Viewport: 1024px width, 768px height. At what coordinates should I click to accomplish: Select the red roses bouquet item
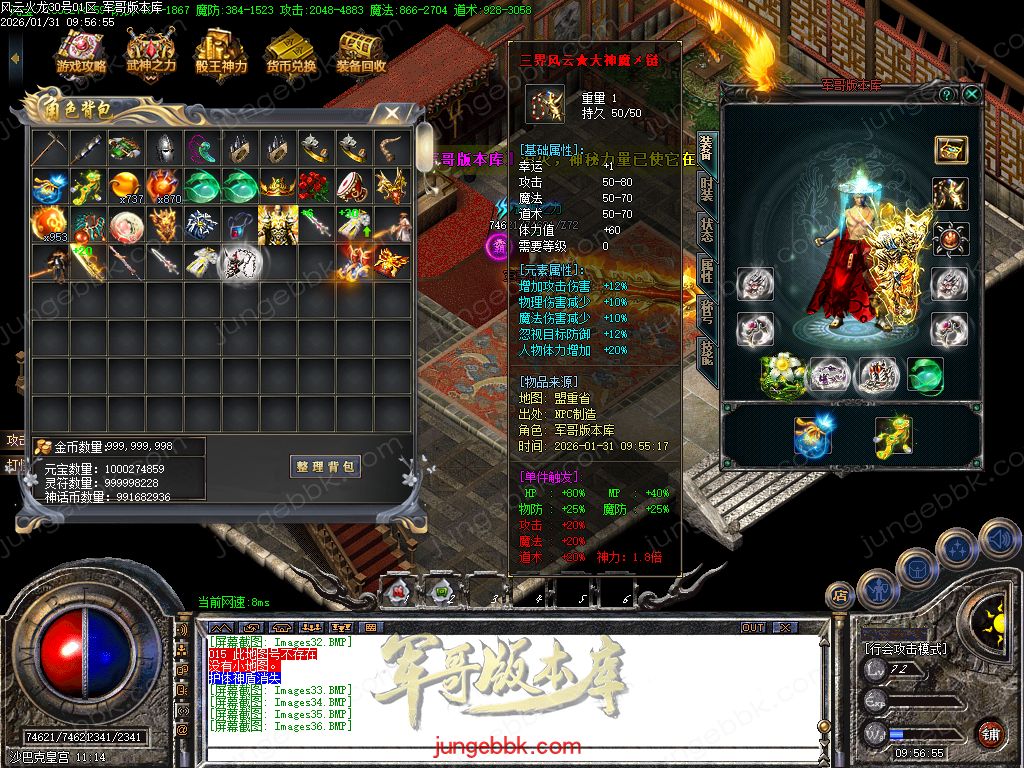(315, 185)
